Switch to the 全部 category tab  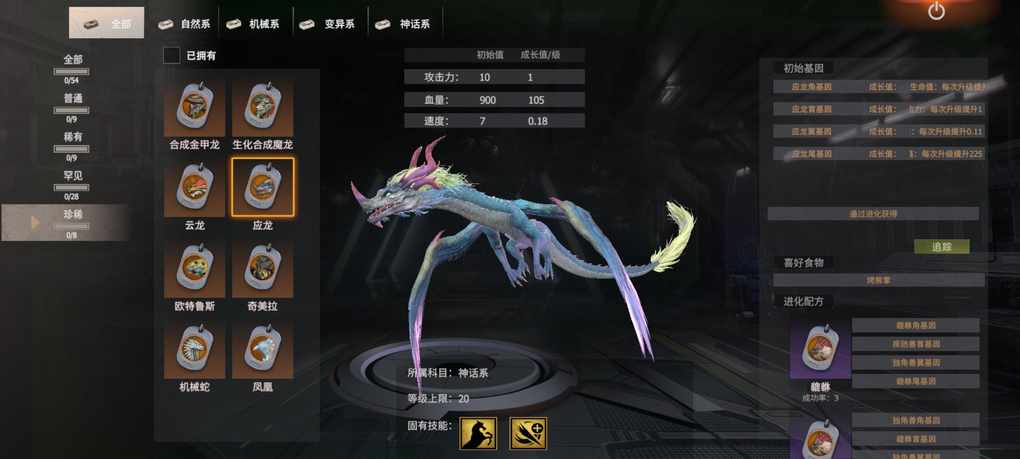[x=107, y=23]
